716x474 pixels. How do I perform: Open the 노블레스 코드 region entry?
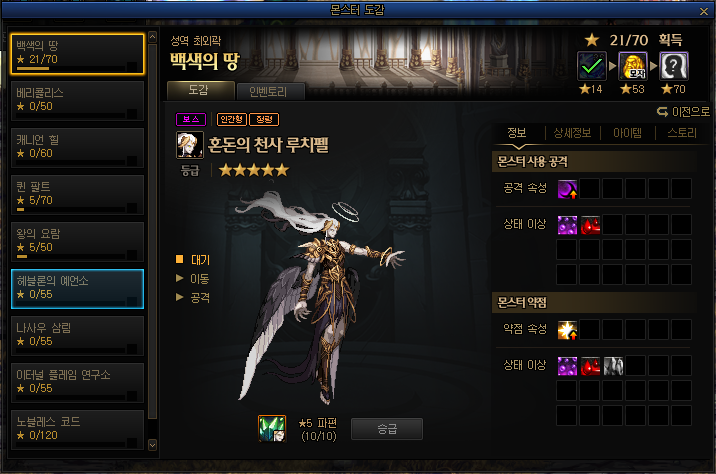(x=77, y=429)
